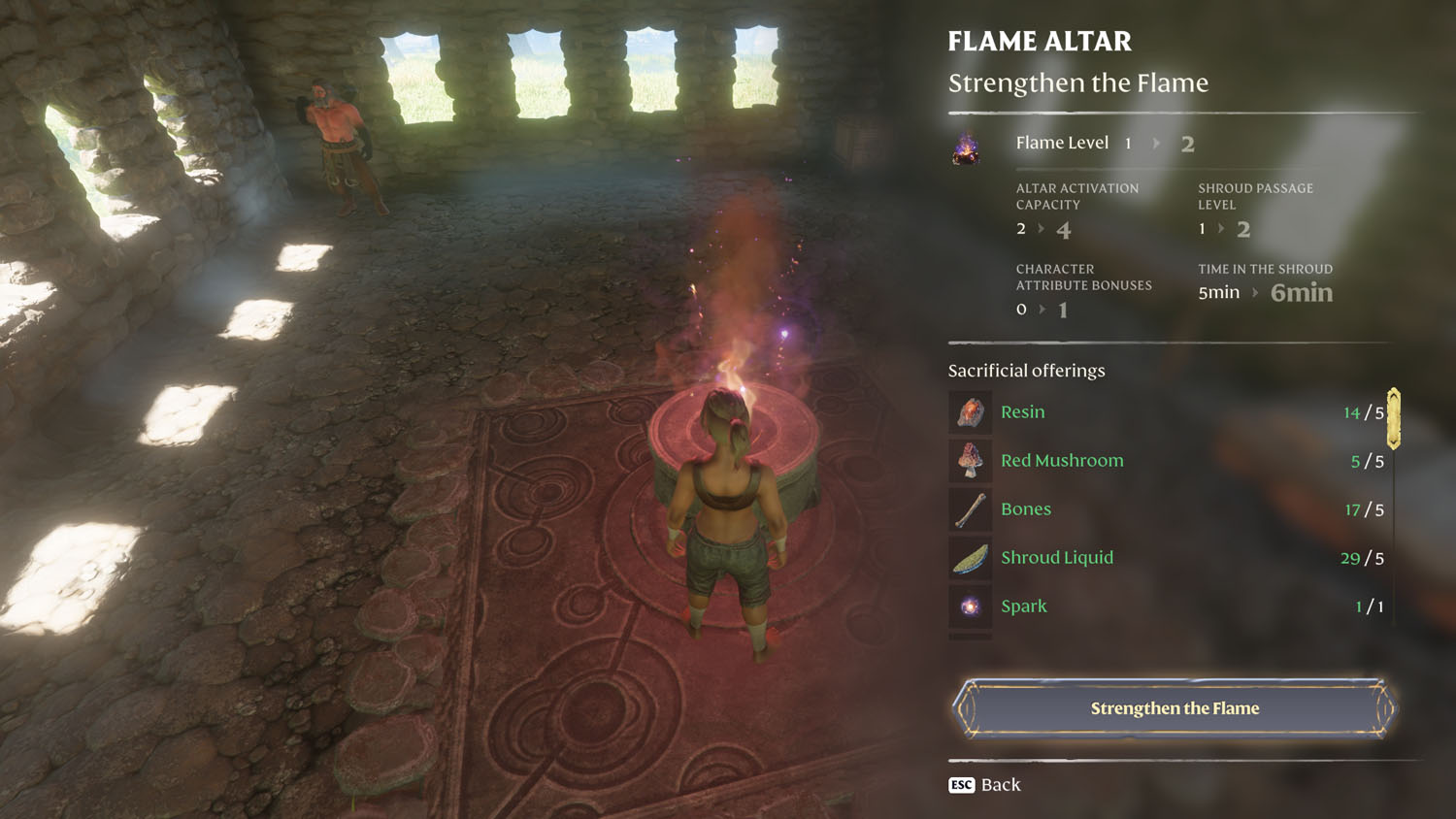This screenshot has width=1456, height=819.
Task: Expand the Flame Level 1 to 2 chevron
Action: tap(1155, 143)
